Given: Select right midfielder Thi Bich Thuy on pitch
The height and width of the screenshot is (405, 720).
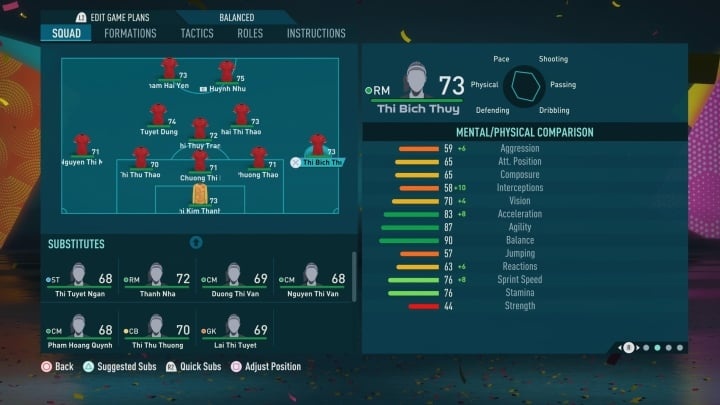Looking at the screenshot, I should 318,150.
